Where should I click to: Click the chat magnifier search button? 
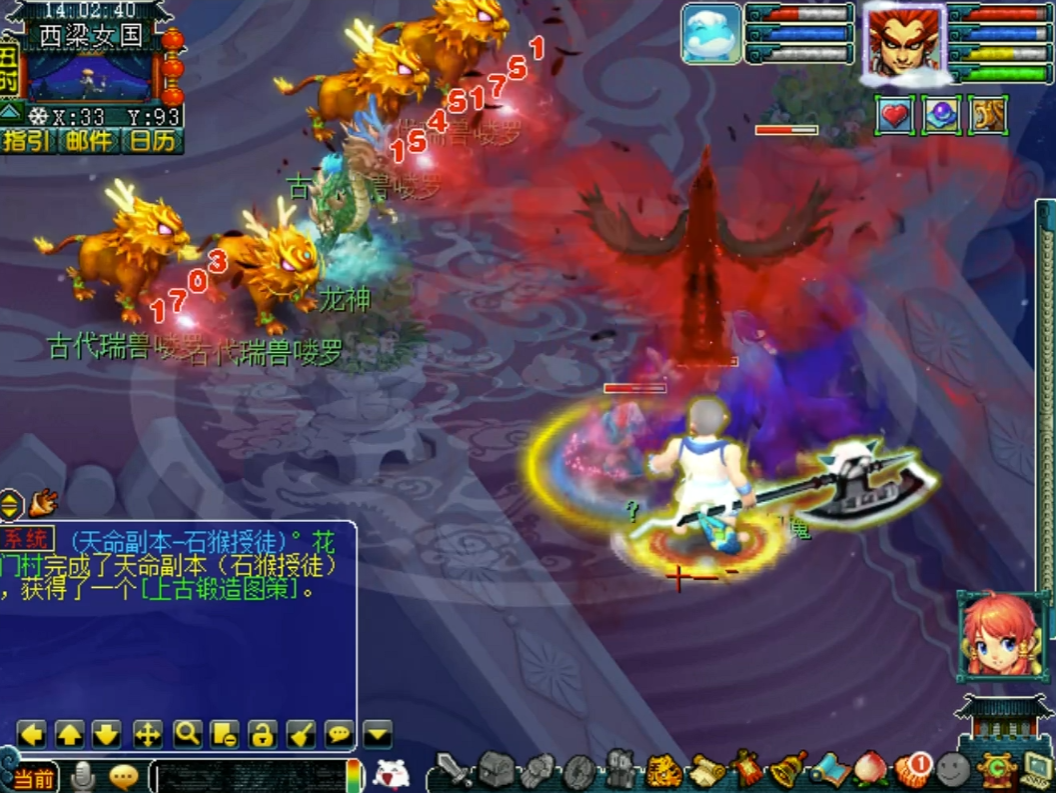pyautogui.click(x=187, y=735)
